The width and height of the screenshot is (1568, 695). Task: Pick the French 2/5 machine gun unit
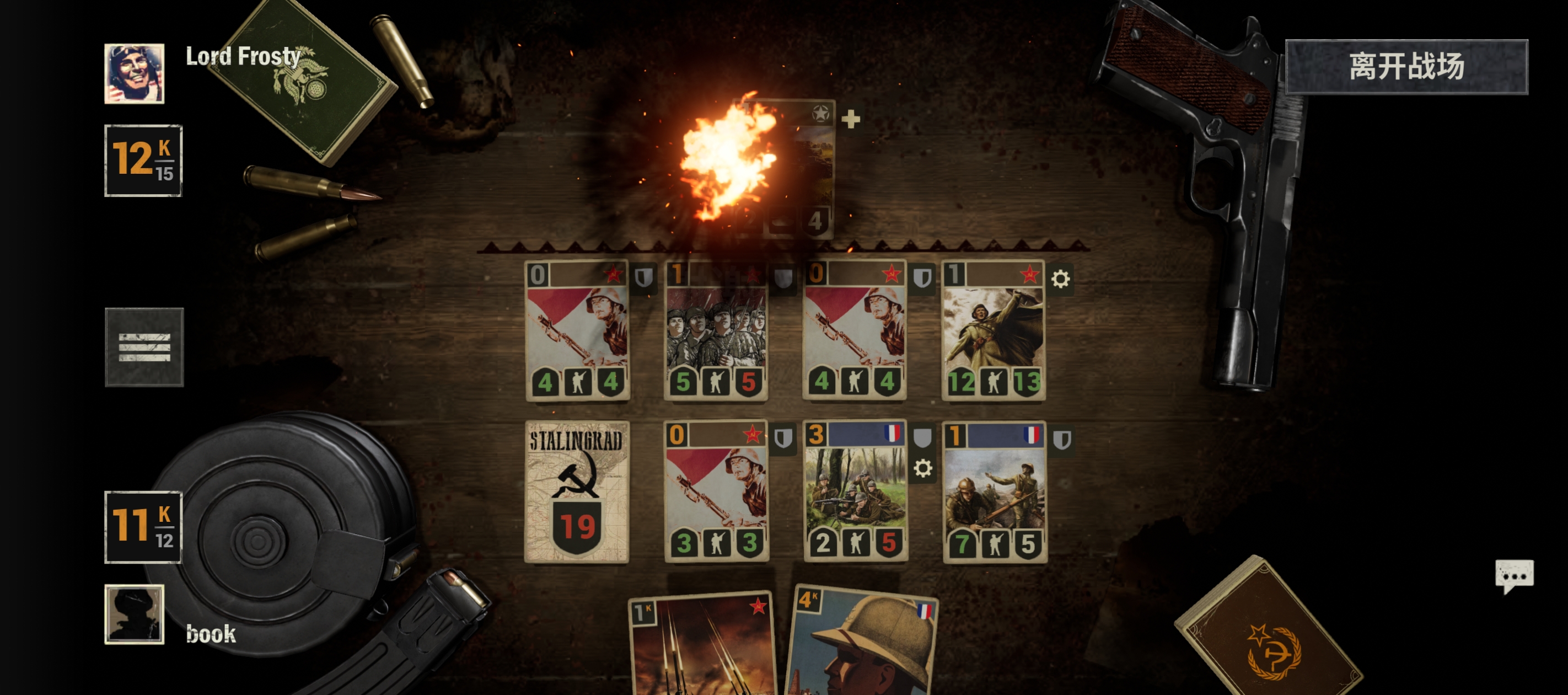(x=855, y=491)
